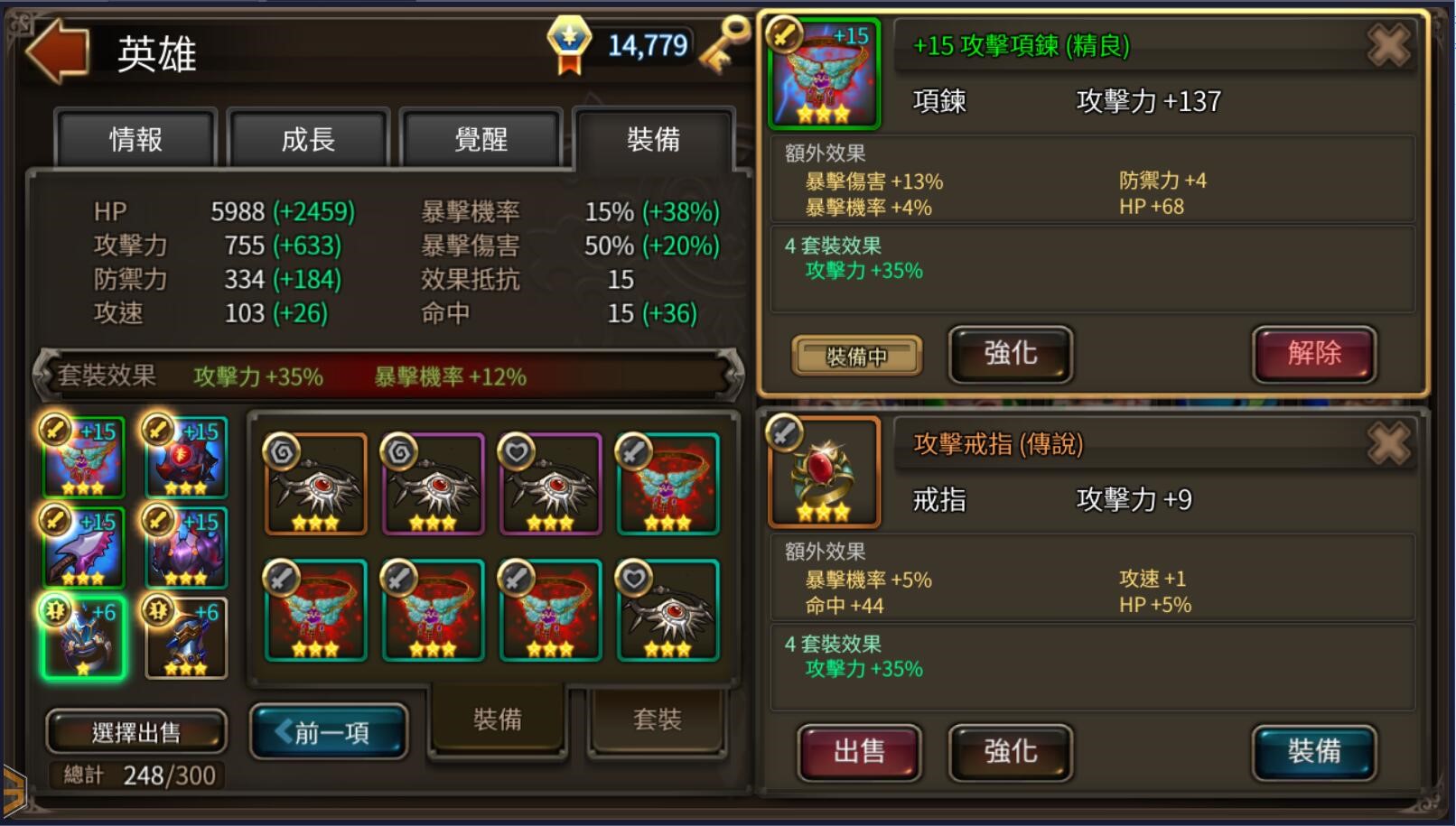Open the legendary attack ring in inventory
This screenshot has height=826, width=1456.
tap(825, 469)
